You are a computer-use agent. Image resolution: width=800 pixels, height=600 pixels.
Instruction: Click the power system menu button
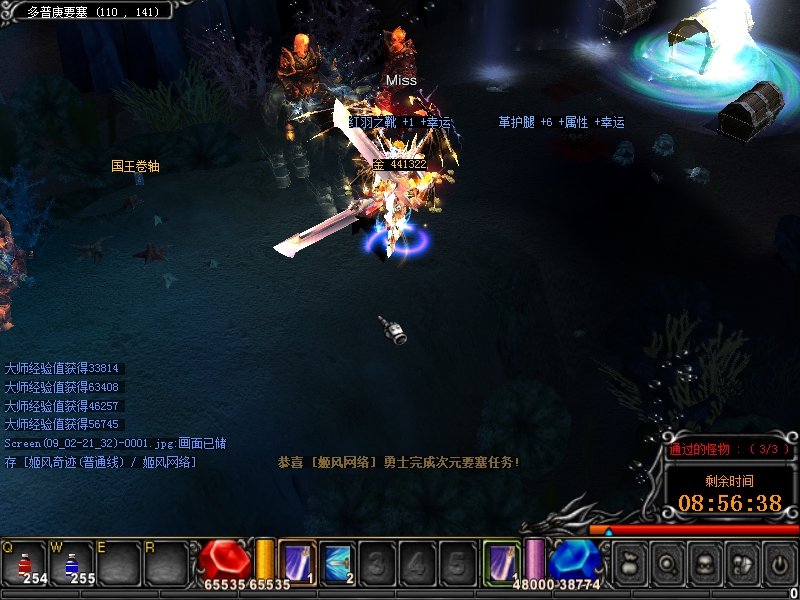click(780, 564)
